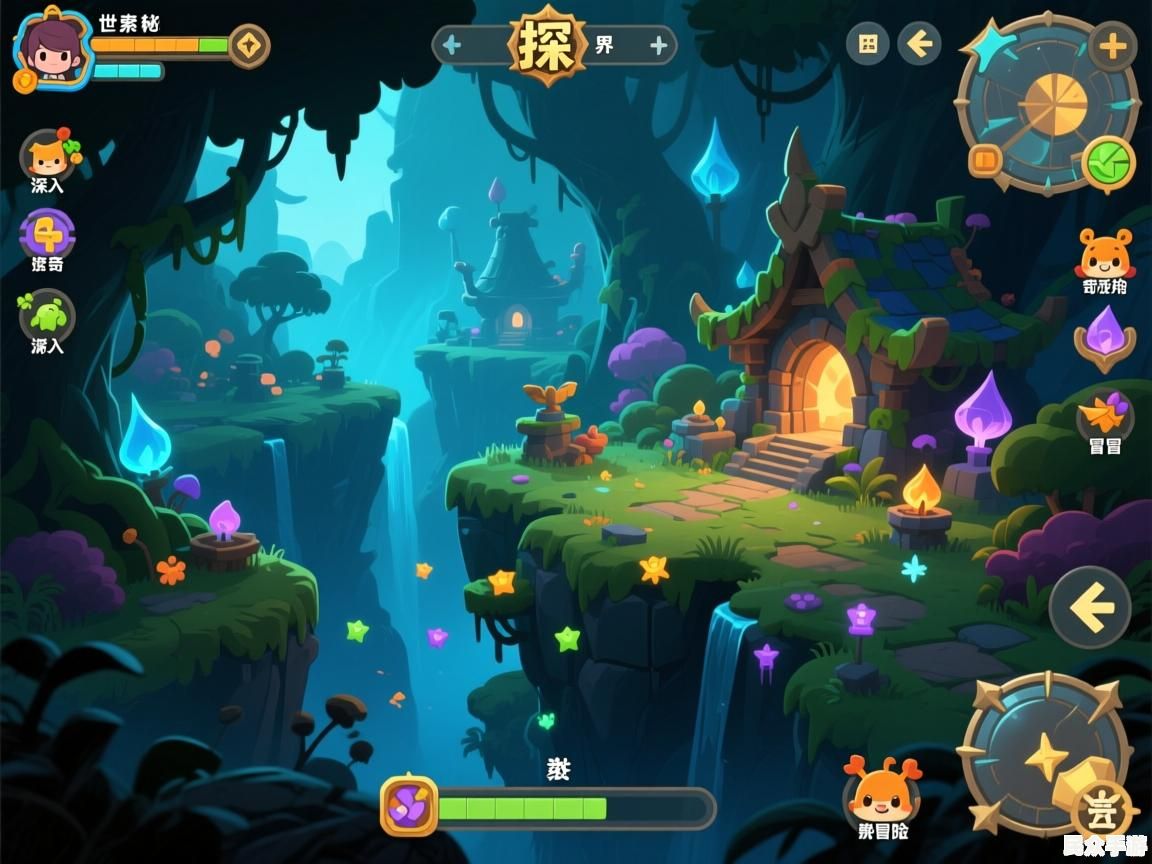This screenshot has width=1152, height=864.
Task: Click the top yellow back arrow
Action: pyautogui.click(x=919, y=44)
